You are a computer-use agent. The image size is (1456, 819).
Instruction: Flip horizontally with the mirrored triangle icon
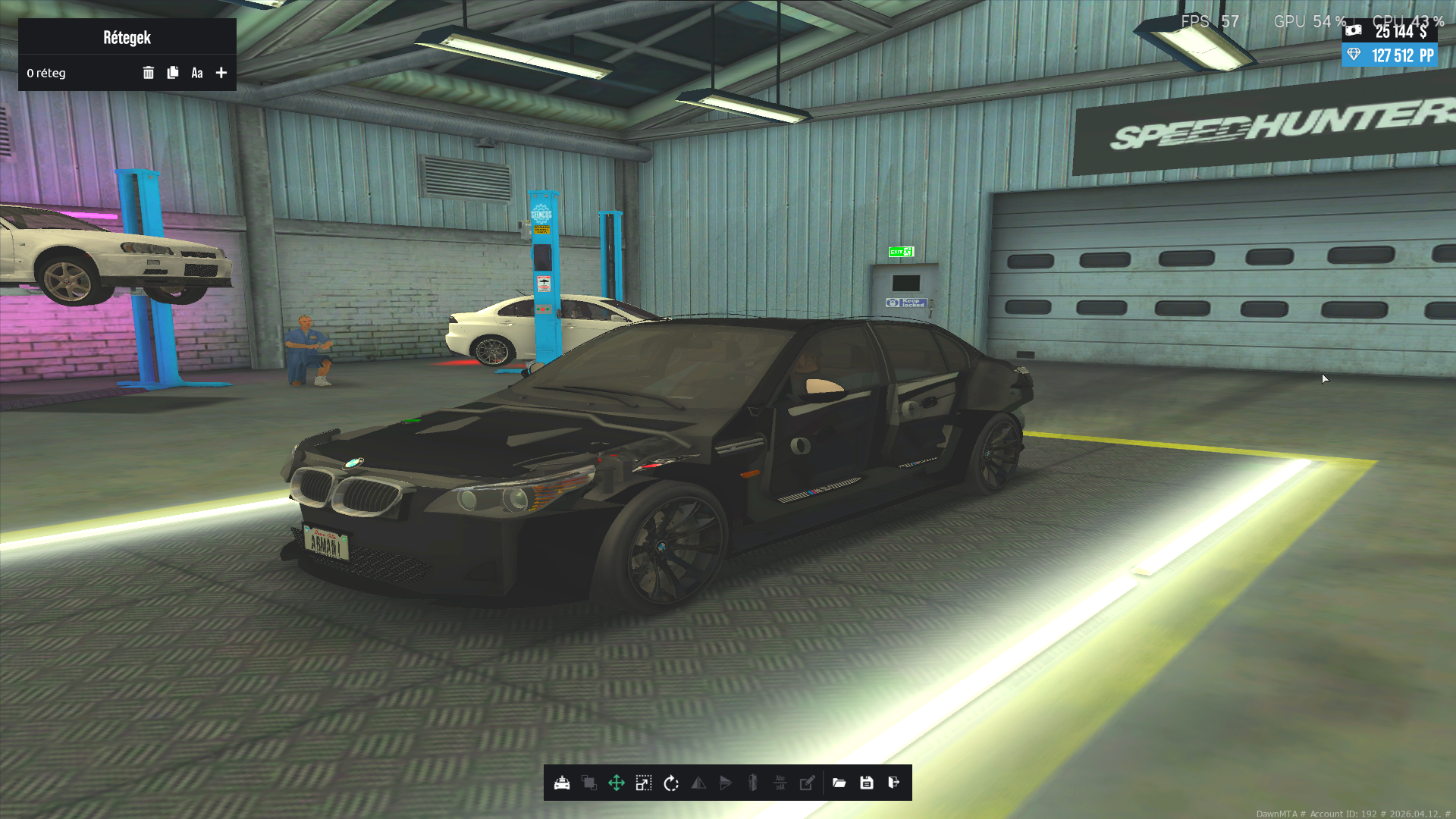pyautogui.click(x=698, y=783)
